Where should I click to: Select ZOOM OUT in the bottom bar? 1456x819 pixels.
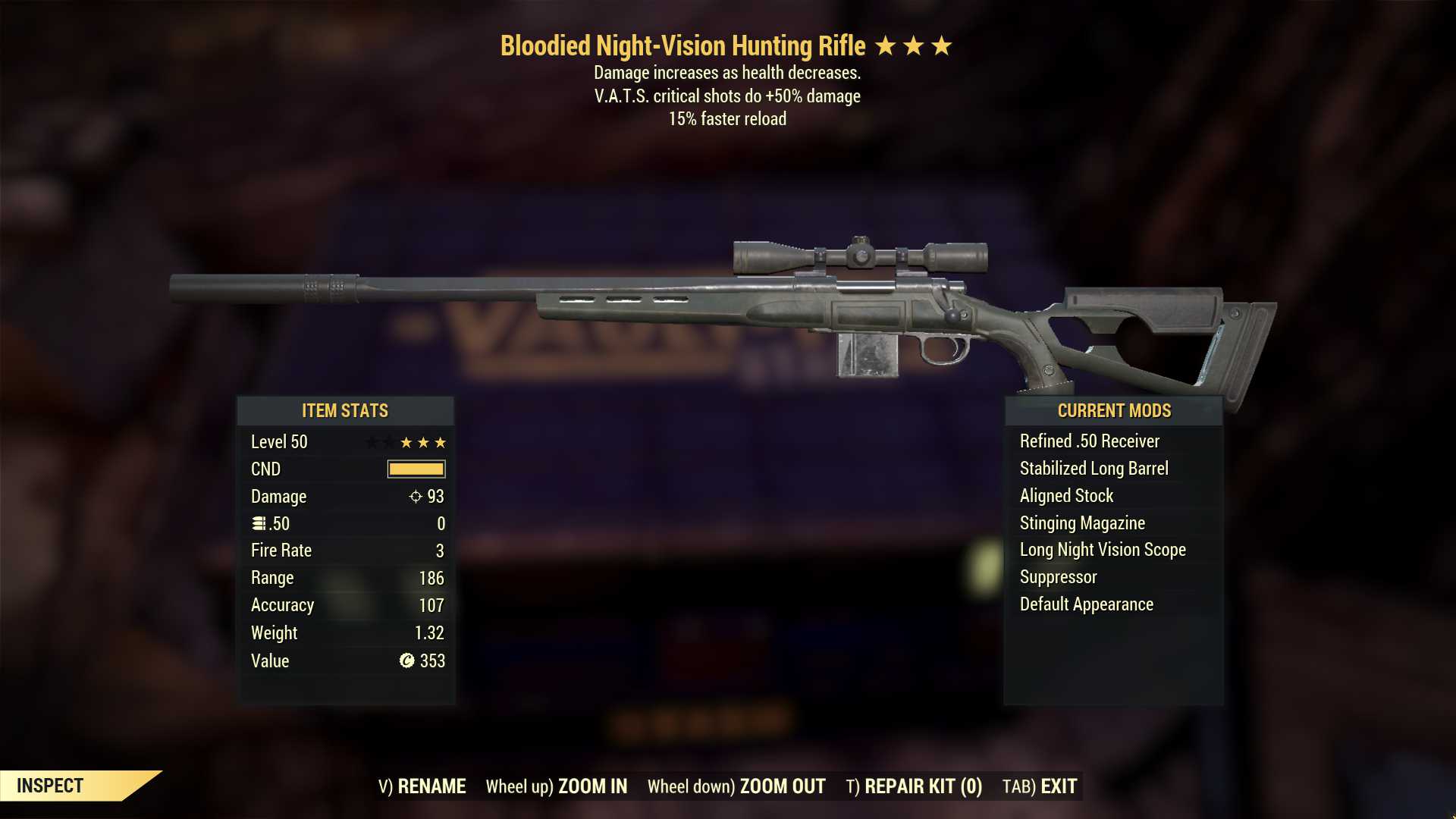736,786
